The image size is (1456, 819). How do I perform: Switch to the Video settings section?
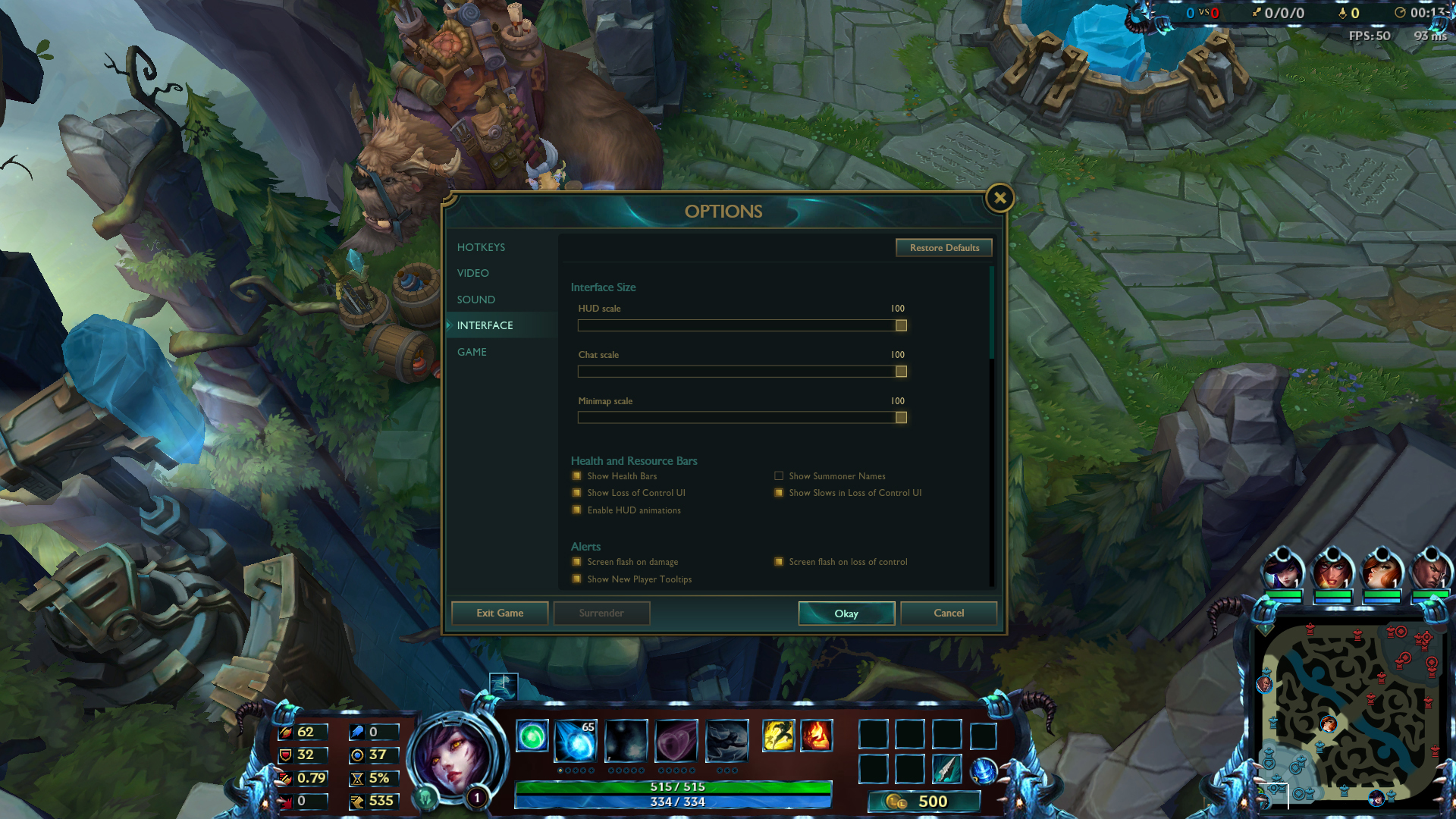coord(472,273)
